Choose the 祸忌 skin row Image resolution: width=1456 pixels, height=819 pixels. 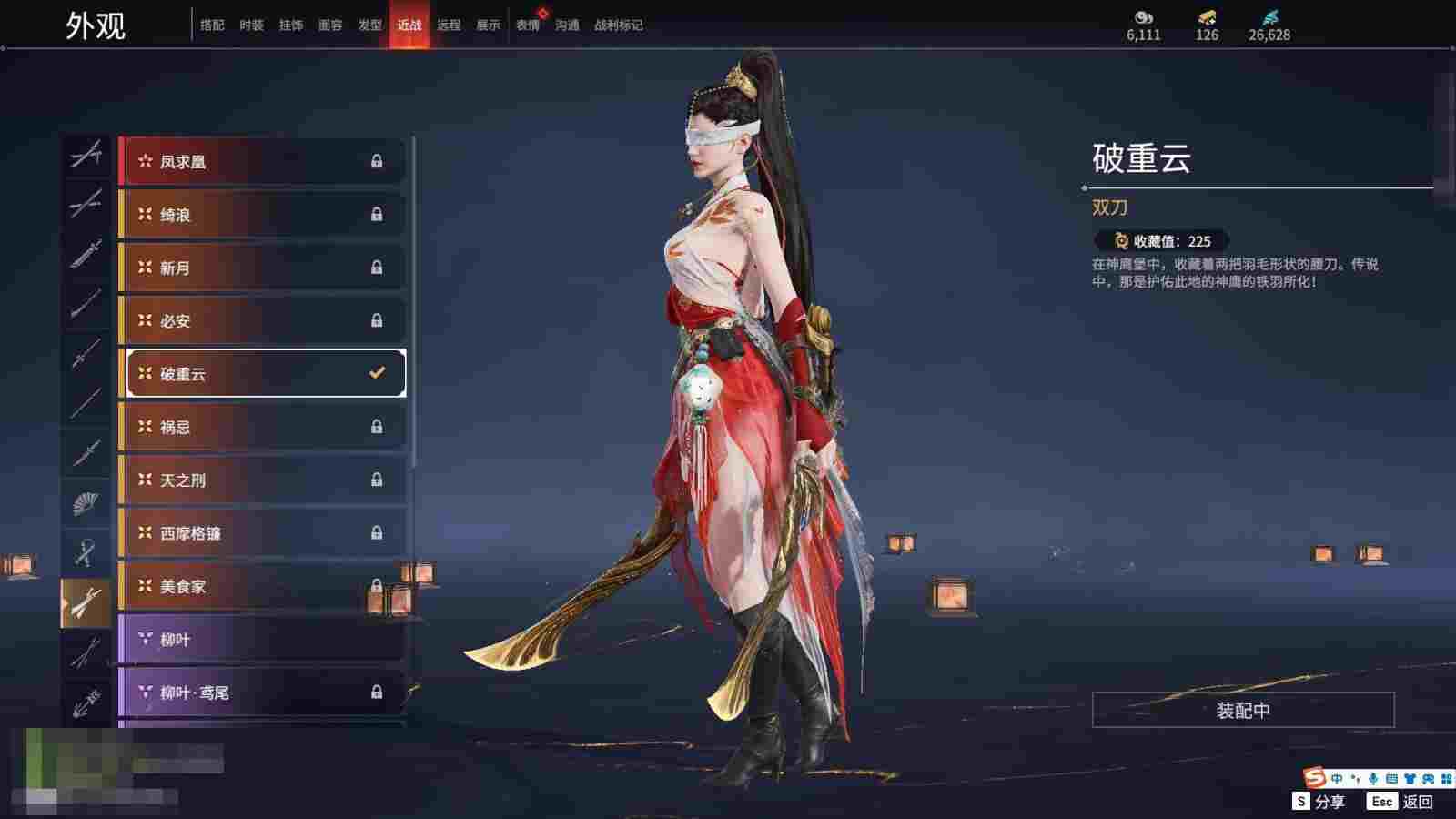(262, 427)
